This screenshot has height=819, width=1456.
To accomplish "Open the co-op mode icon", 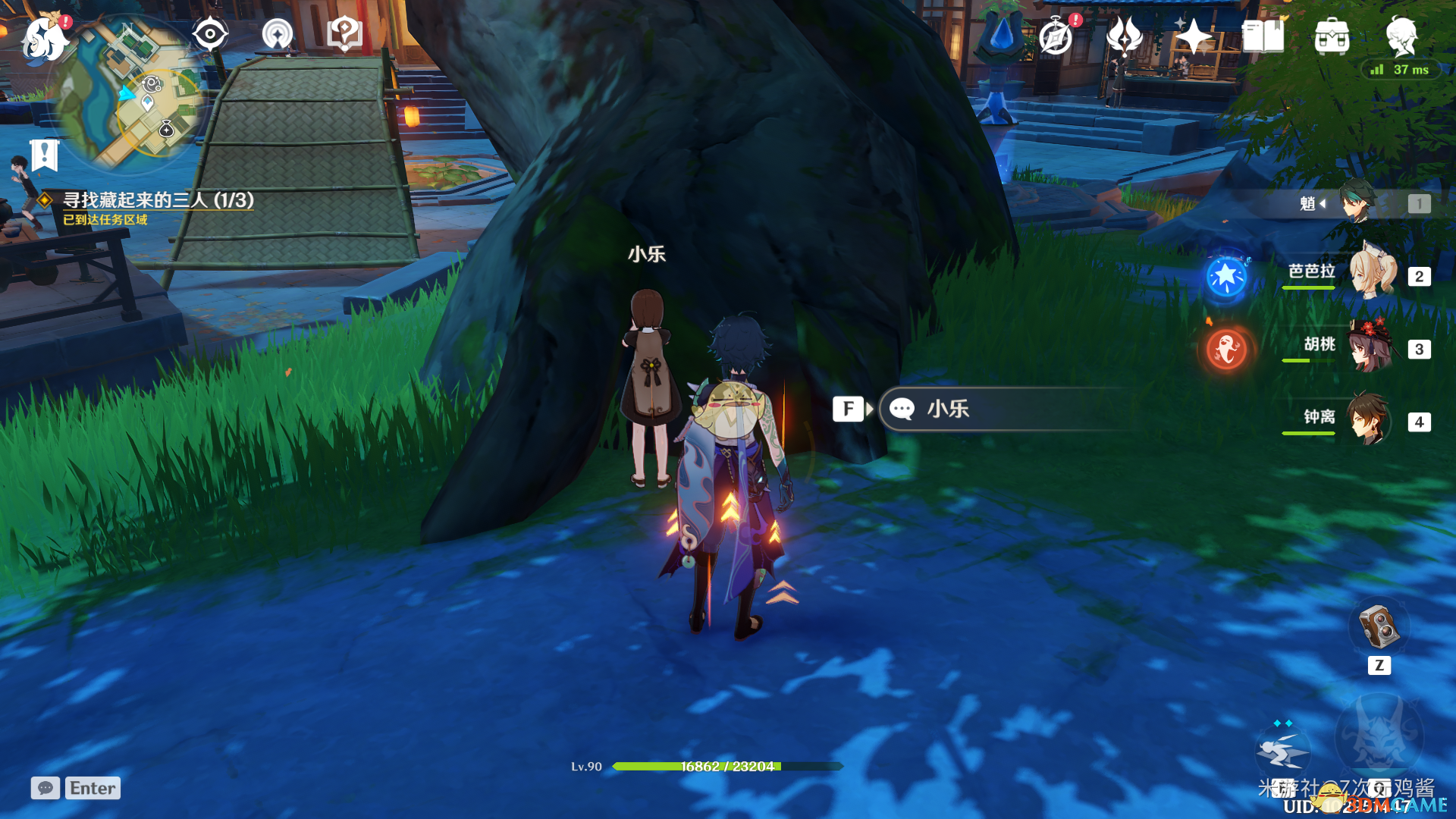I will 278,35.
